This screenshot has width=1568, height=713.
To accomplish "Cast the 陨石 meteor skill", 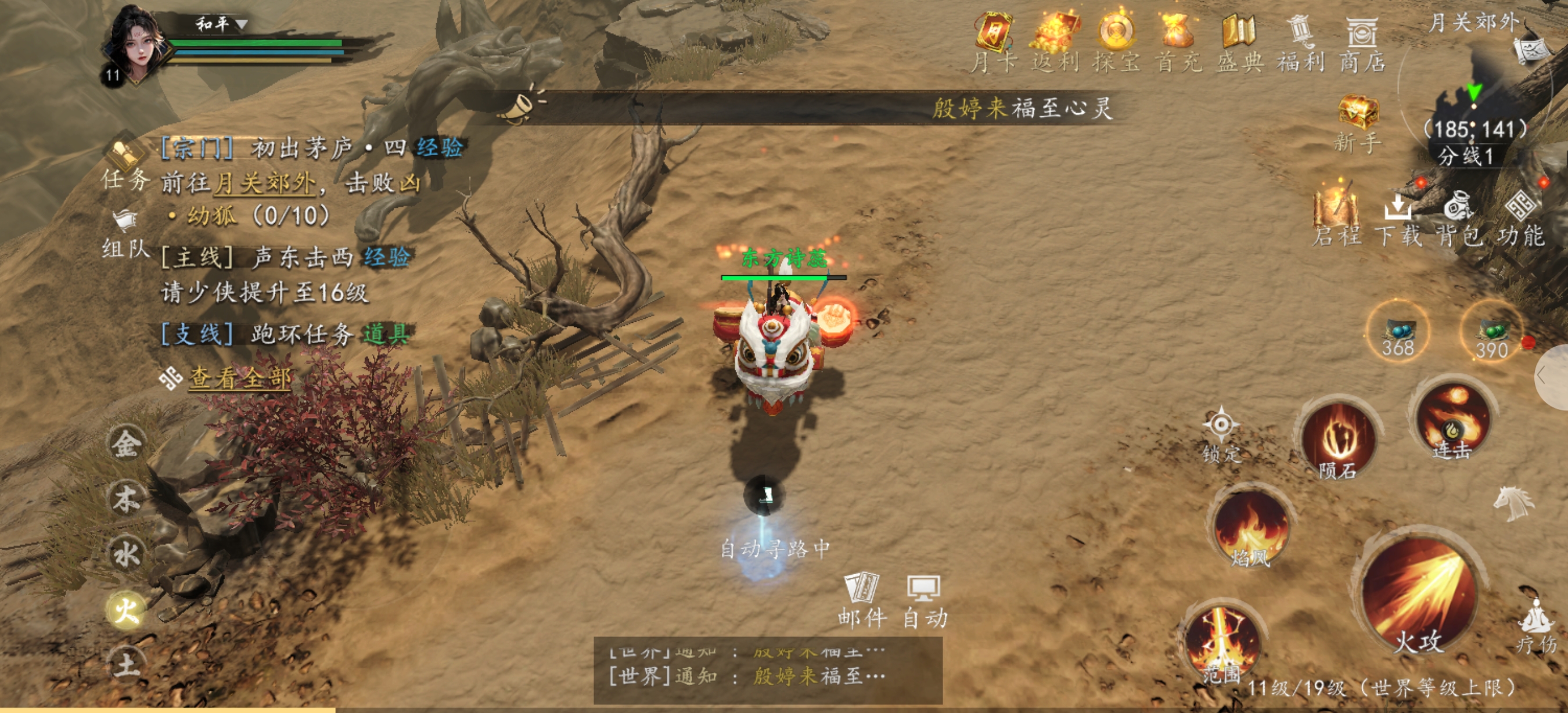I will [1338, 439].
